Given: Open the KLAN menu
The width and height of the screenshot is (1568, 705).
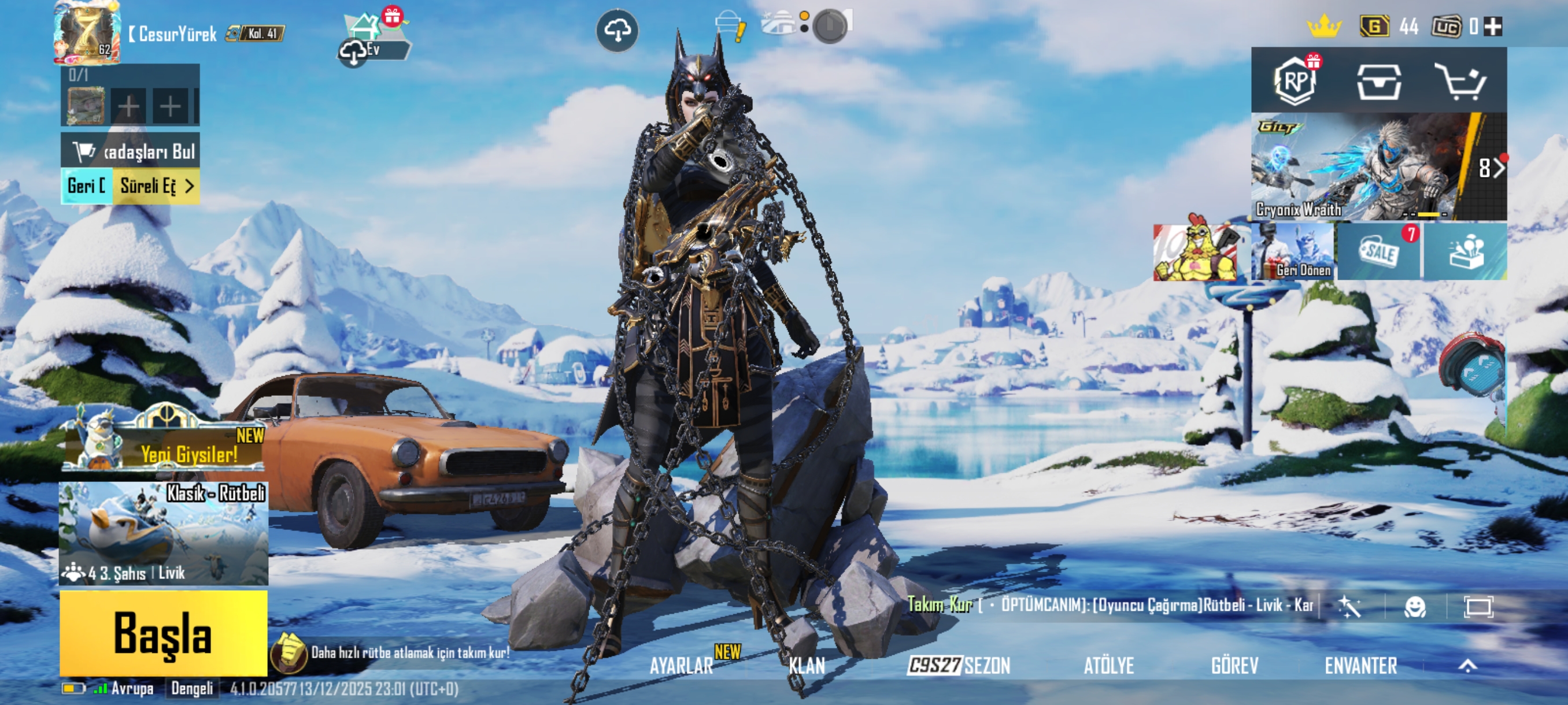Looking at the screenshot, I should [807, 666].
